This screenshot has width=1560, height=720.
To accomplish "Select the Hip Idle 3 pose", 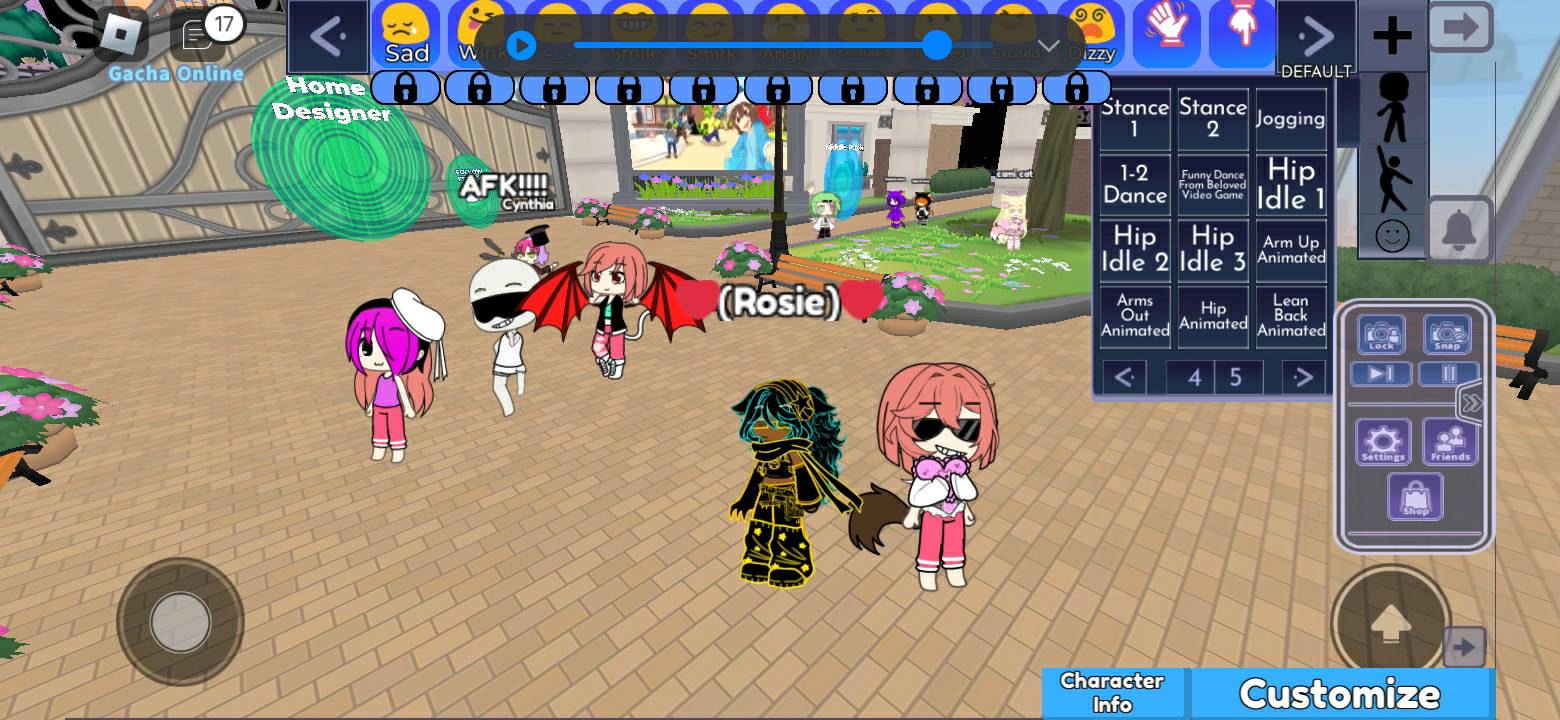I will (1212, 250).
